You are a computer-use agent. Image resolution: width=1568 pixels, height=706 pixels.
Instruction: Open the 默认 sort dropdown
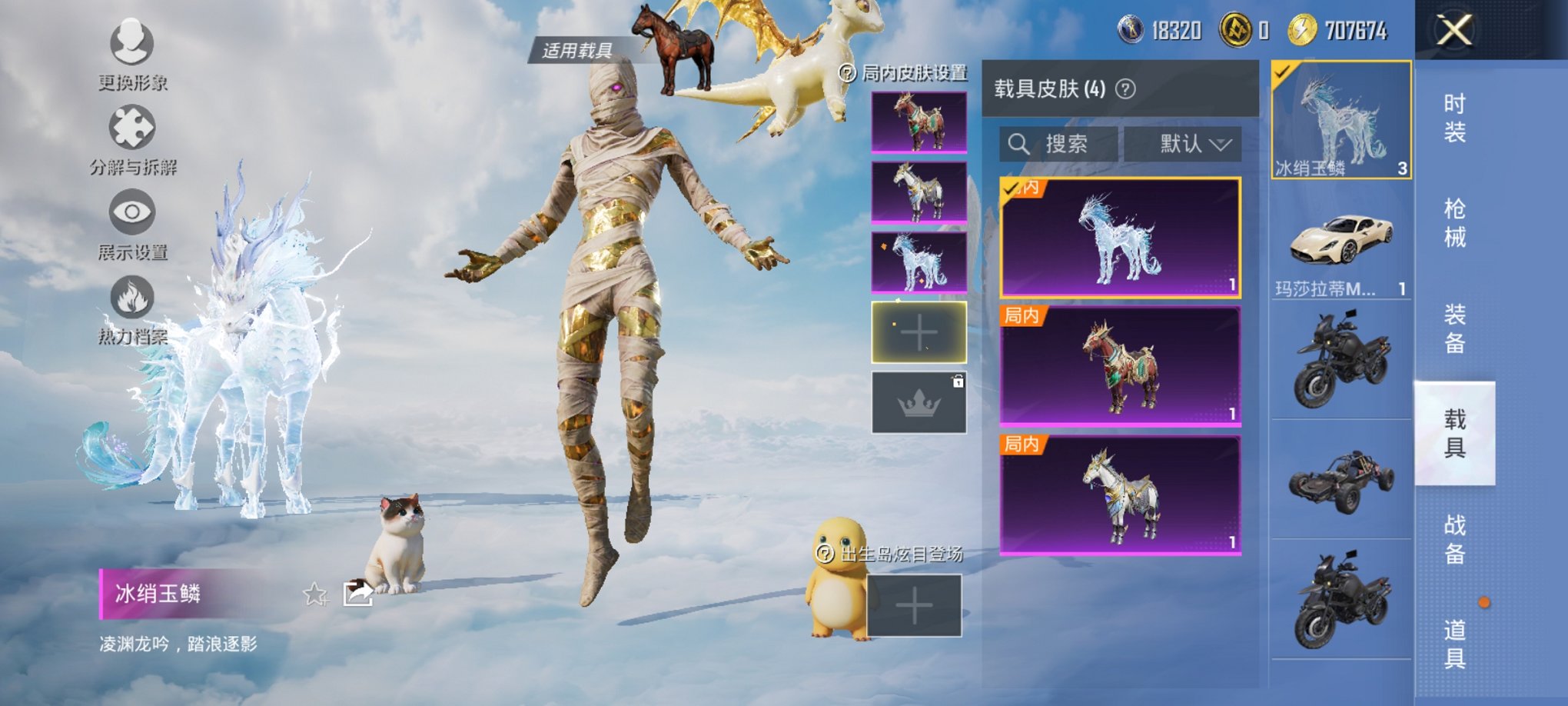[1184, 143]
